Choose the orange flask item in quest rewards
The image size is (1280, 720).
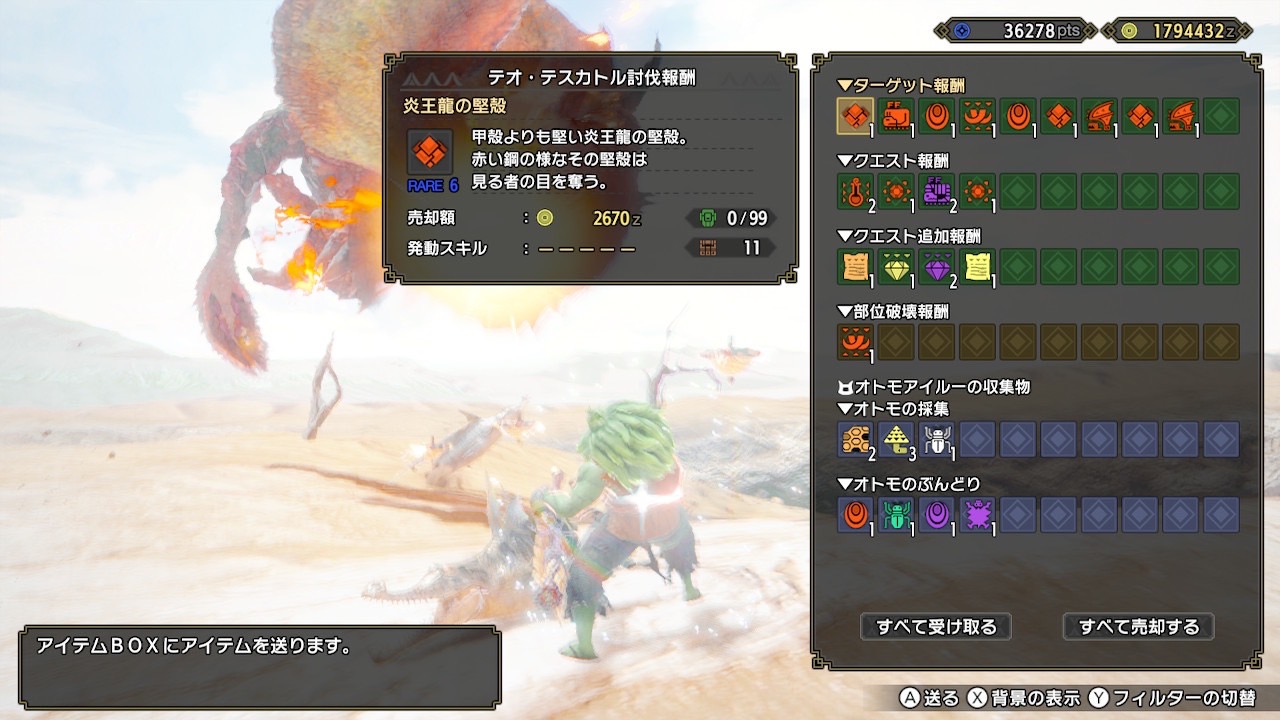855,191
